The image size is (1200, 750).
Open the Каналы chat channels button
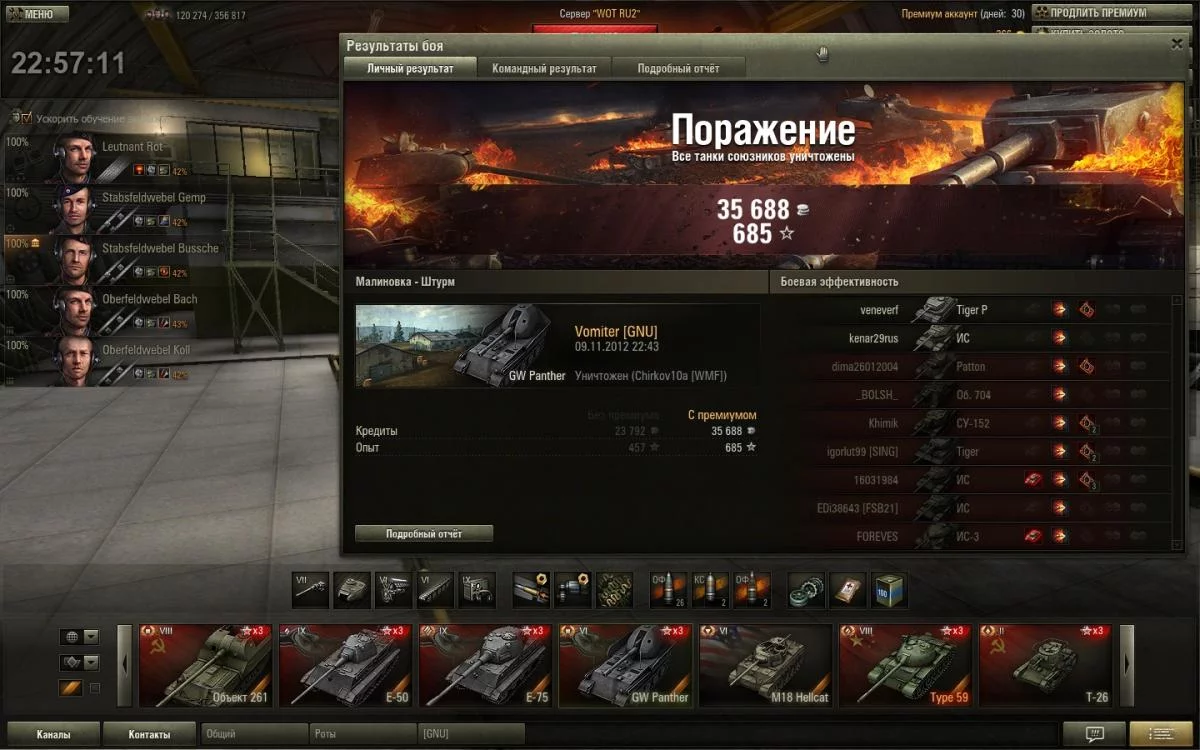[53, 735]
